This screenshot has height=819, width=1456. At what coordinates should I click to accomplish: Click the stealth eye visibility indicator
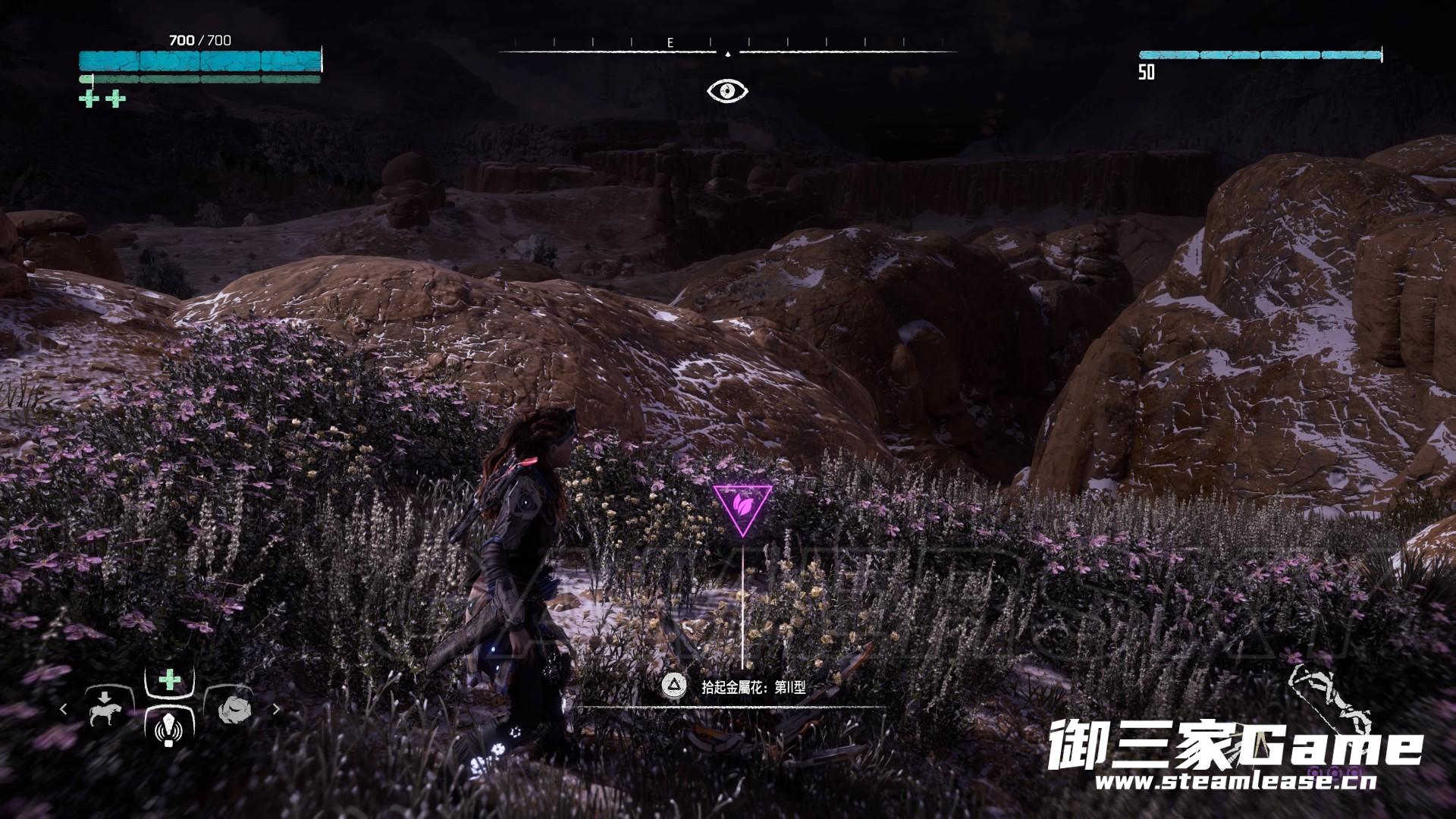click(x=727, y=91)
